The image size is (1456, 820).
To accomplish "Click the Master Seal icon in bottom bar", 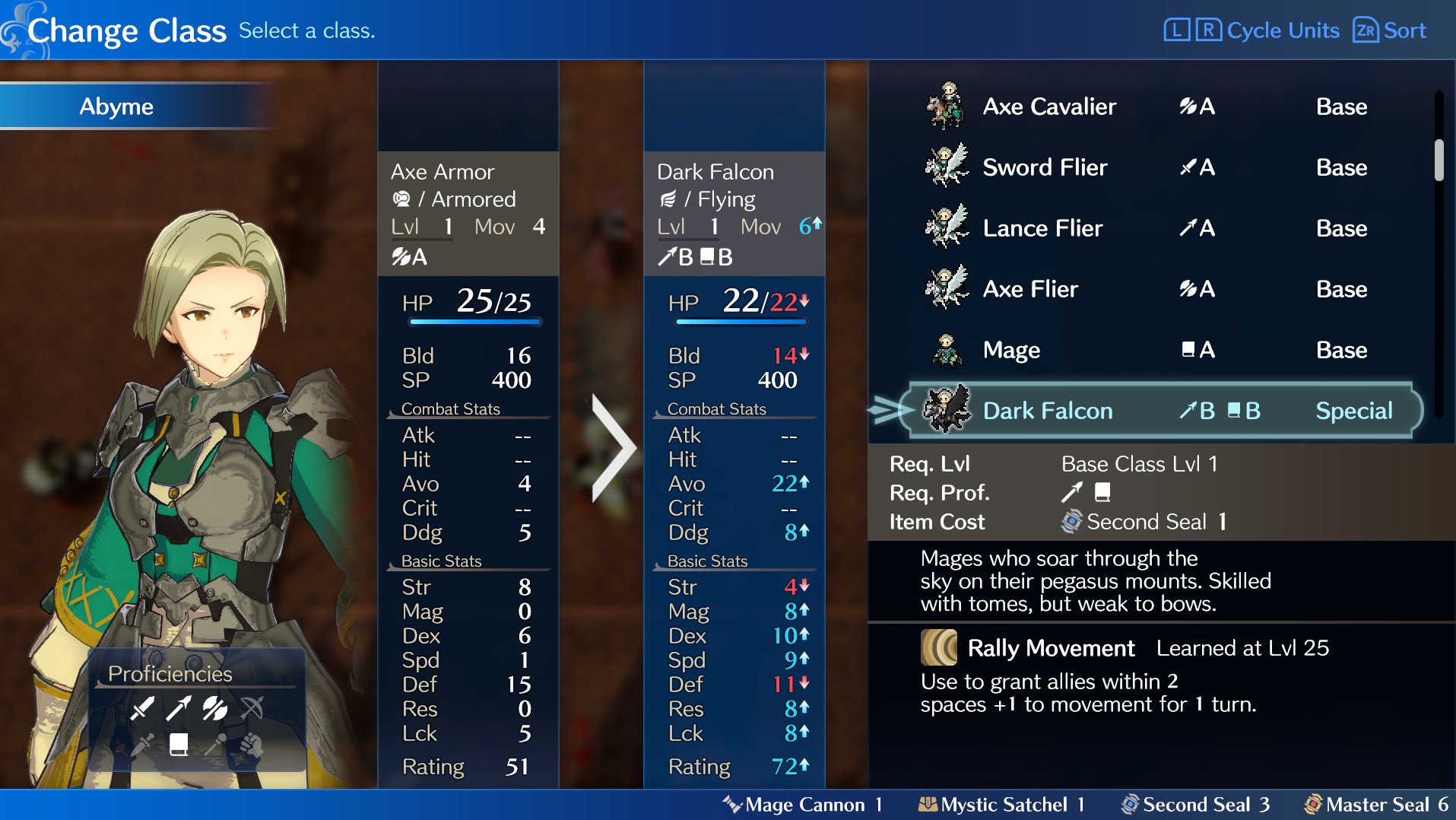I will click(x=1313, y=804).
